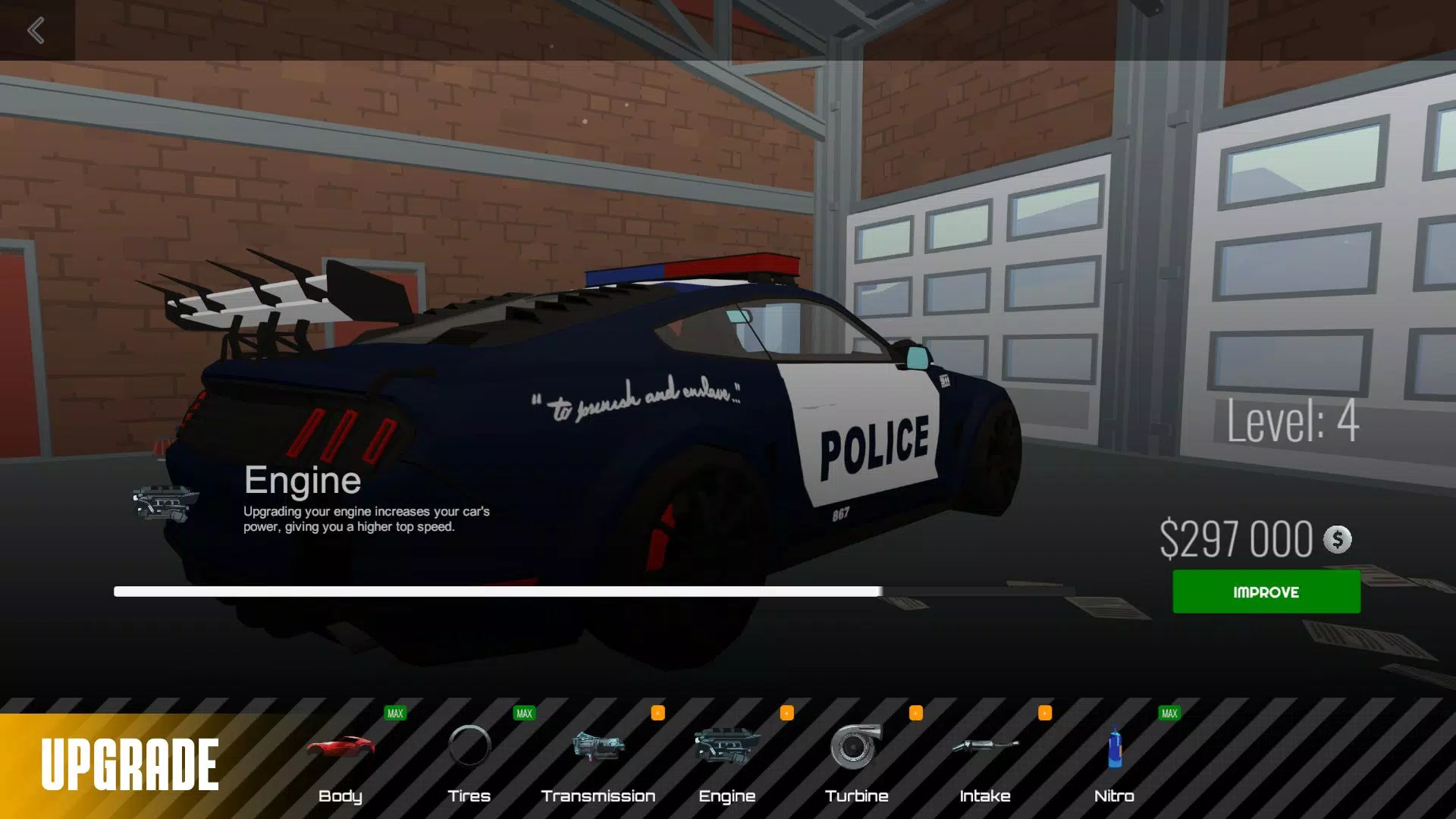This screenshot has width=1456, height=819.
Task: Switch to the Tires upgrade category
Action: (x=469, y=762)
